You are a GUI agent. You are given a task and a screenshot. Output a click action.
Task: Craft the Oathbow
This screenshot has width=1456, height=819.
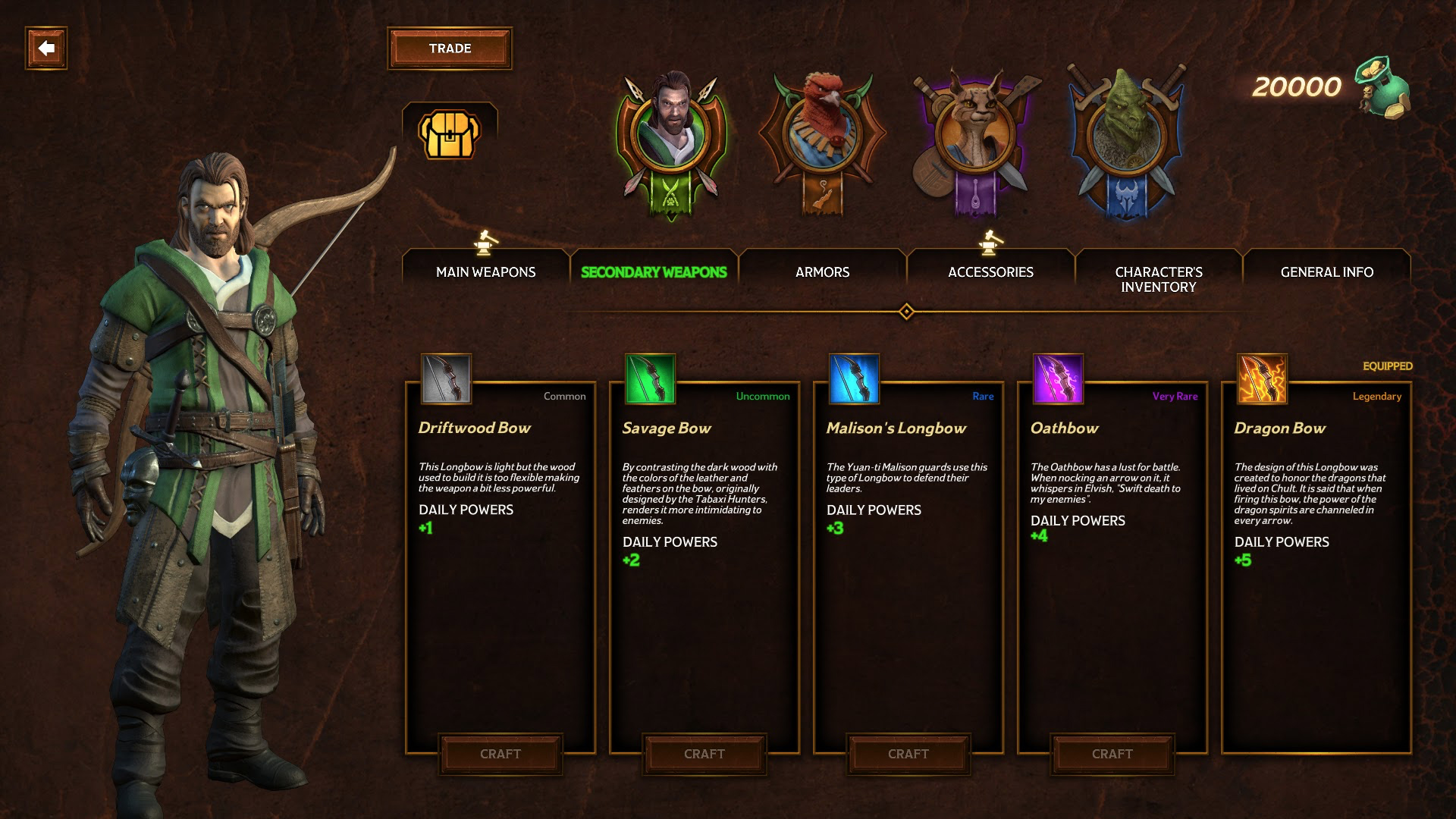(1112, 754)
